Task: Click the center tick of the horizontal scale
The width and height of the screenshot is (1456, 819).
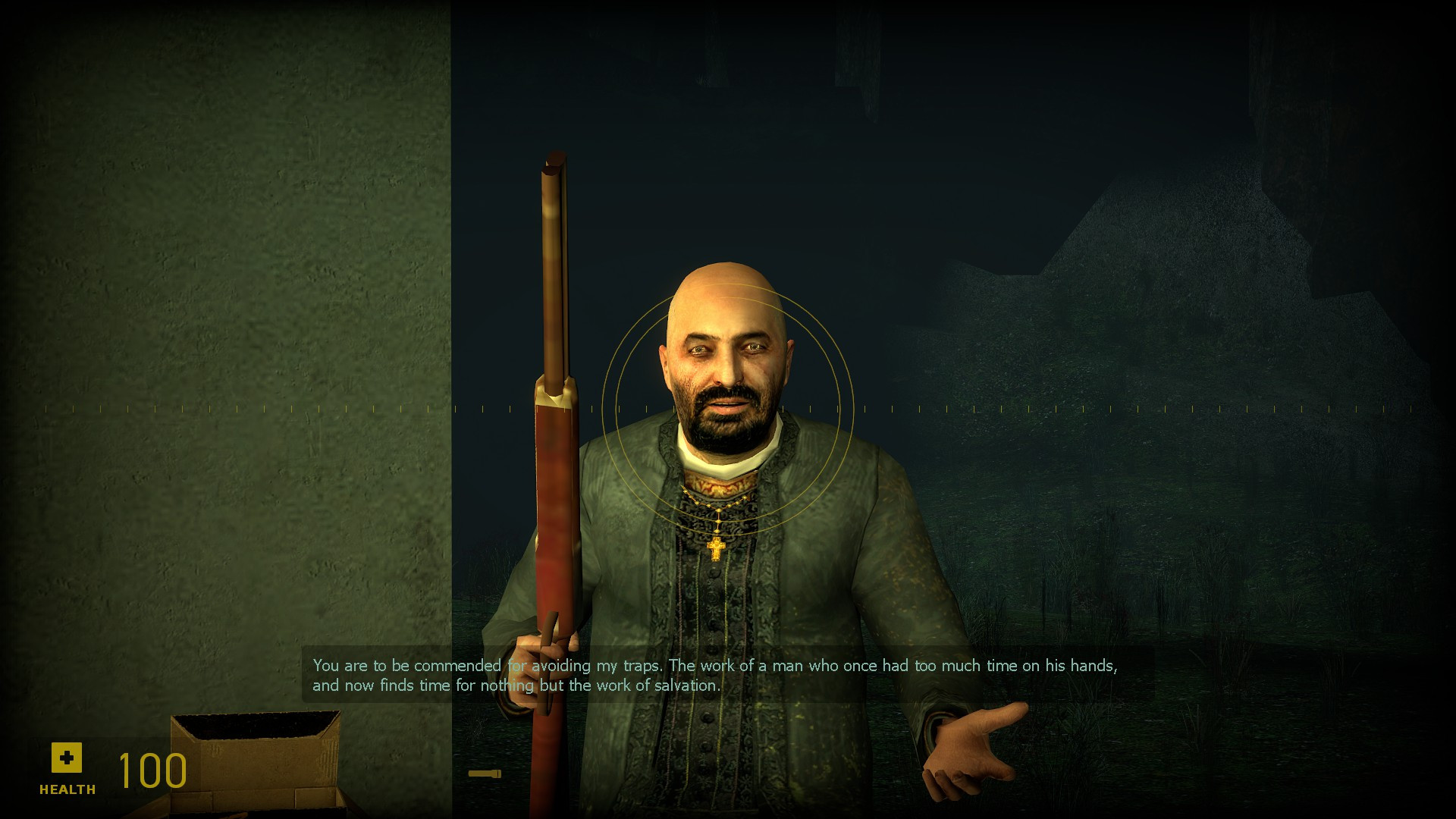Action: point(730,408)
